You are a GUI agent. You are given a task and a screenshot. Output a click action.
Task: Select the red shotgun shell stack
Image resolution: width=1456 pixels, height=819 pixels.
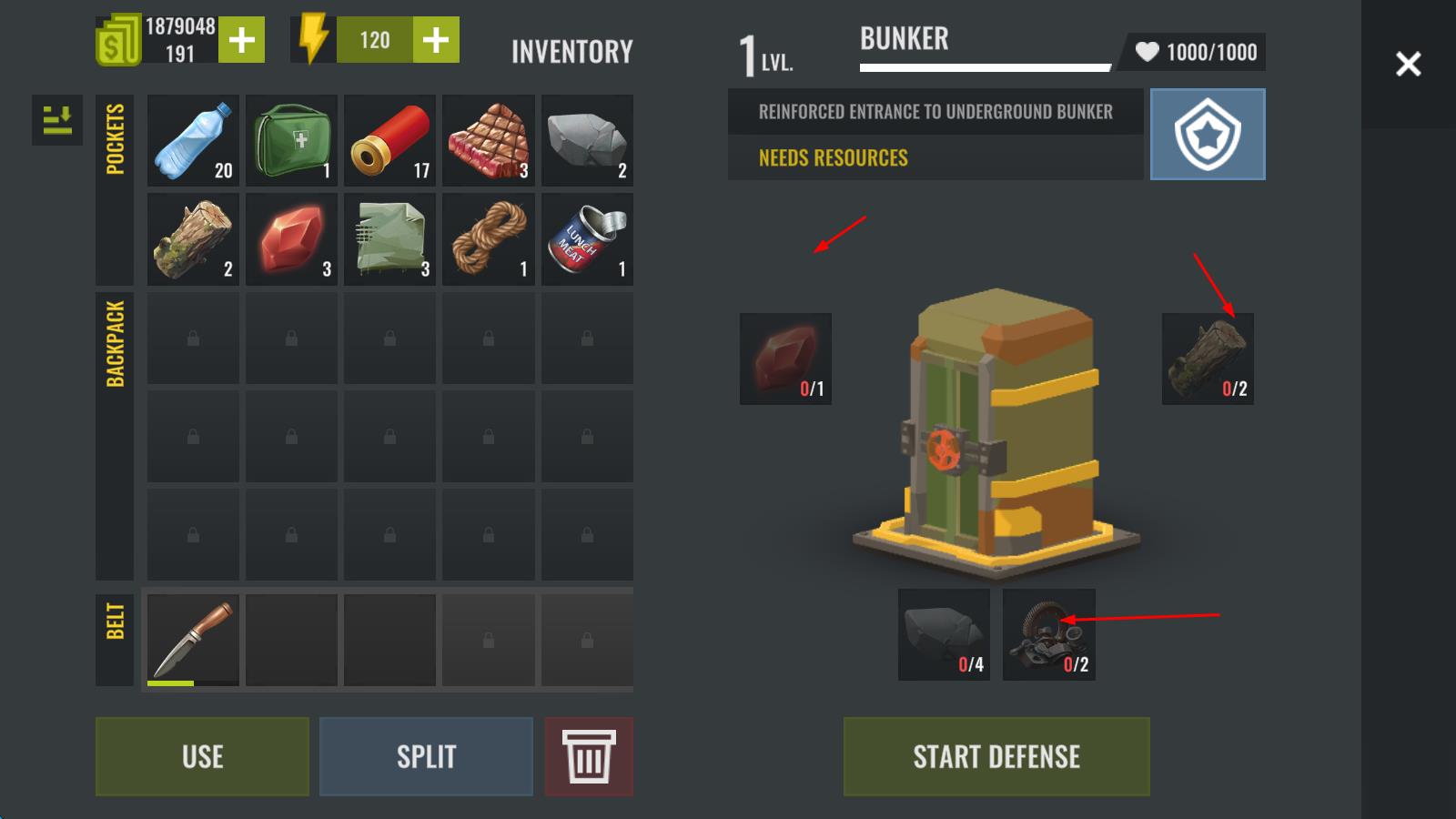389,140
